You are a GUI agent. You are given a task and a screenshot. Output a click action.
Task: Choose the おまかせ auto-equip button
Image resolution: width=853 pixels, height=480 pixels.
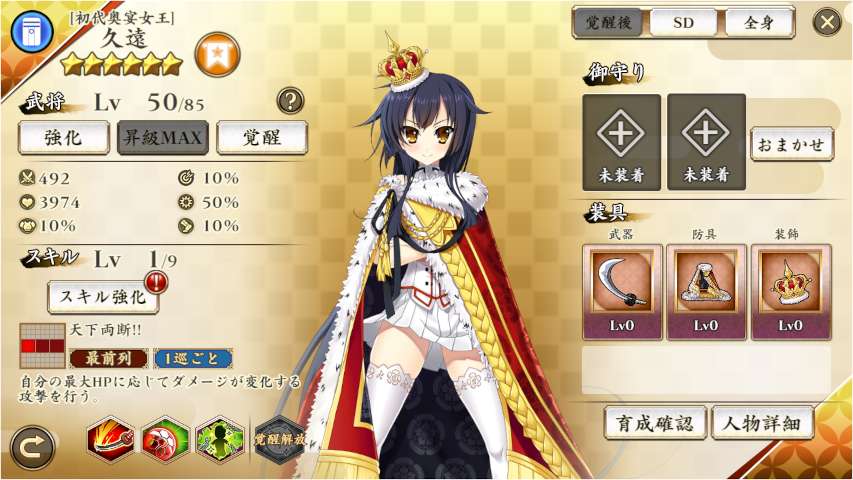(791, 143)
